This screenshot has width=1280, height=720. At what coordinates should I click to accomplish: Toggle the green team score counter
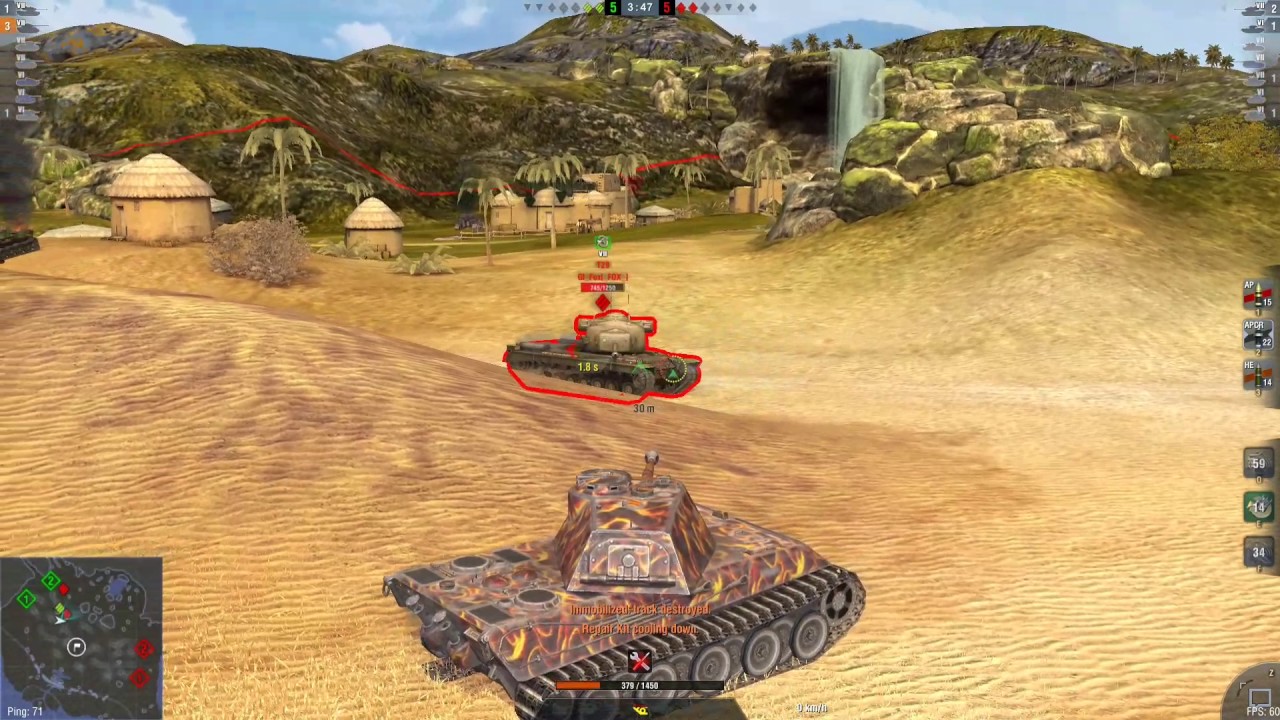point(611,8)
